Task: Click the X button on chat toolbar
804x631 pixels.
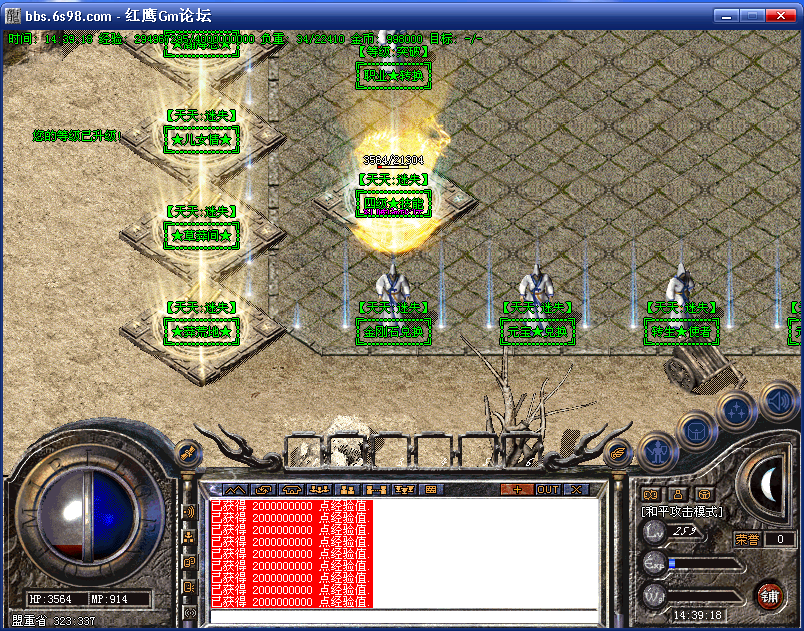Action: pos(577,489)
